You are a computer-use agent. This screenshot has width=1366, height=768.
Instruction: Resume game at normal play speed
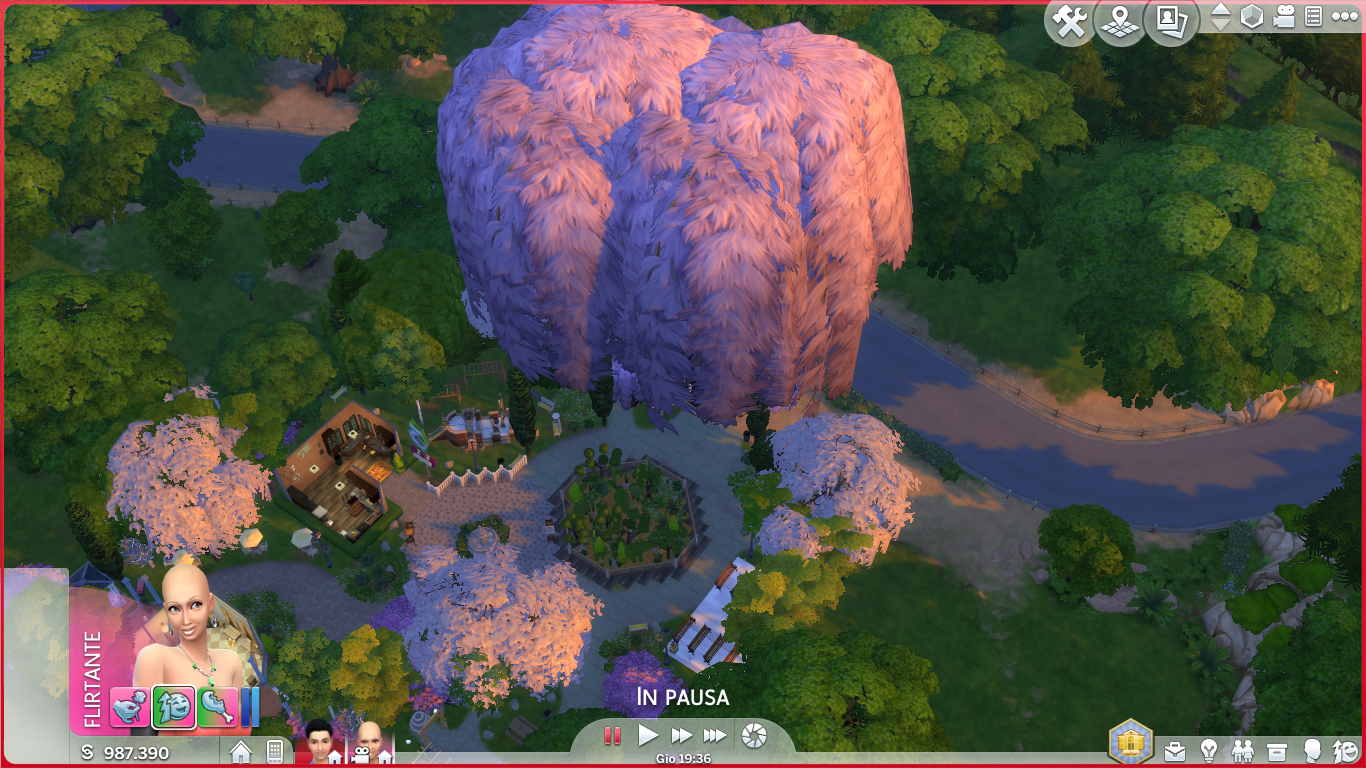pyautogui.click(x=648, y=736)
